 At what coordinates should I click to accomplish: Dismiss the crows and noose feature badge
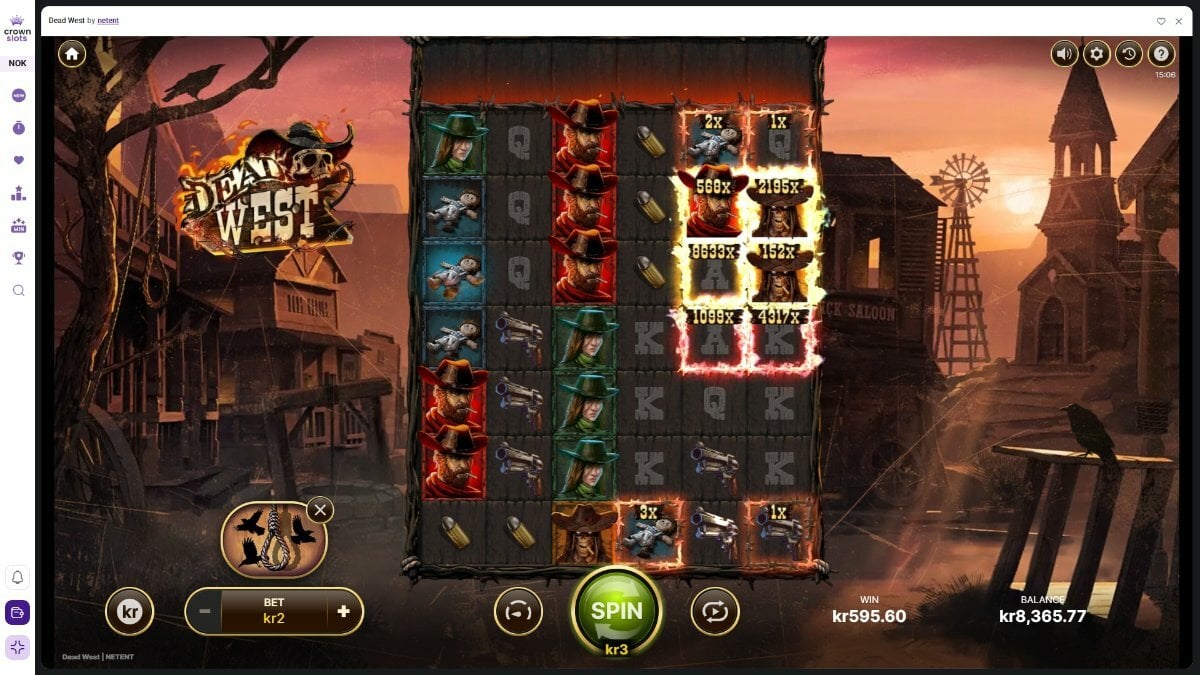click(320, 510)
